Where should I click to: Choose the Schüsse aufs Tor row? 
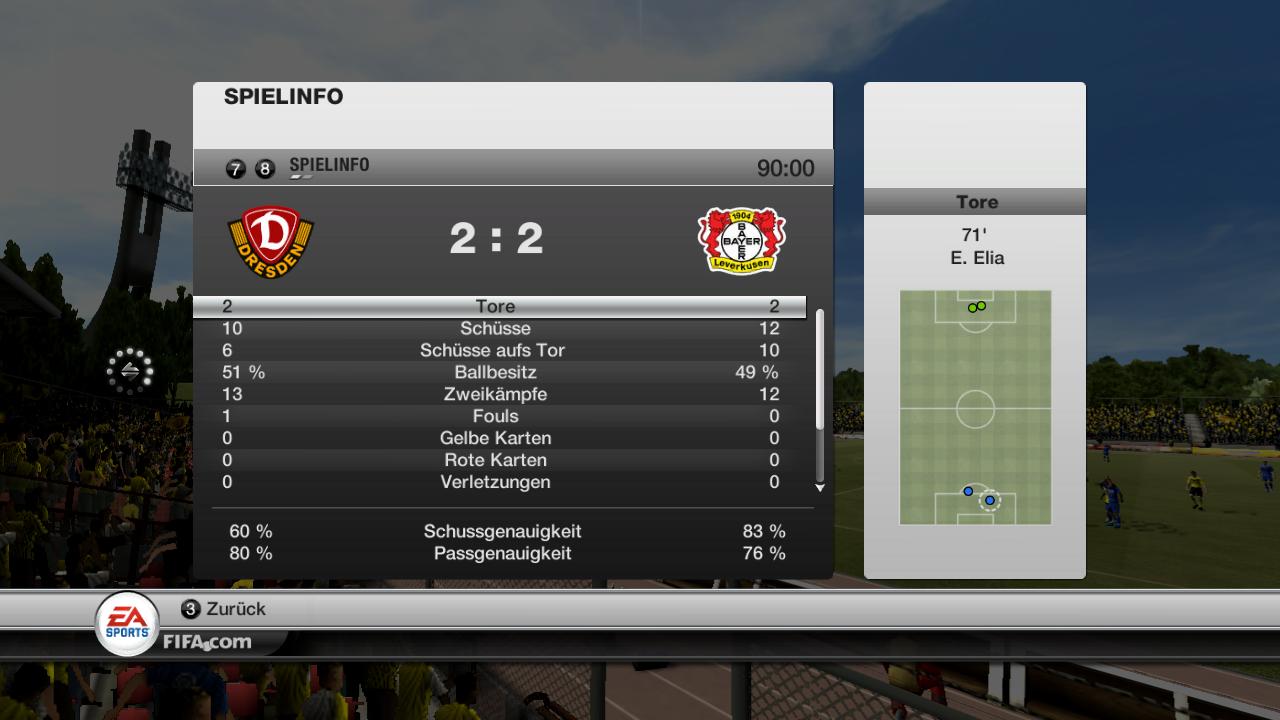click(496, 350)
